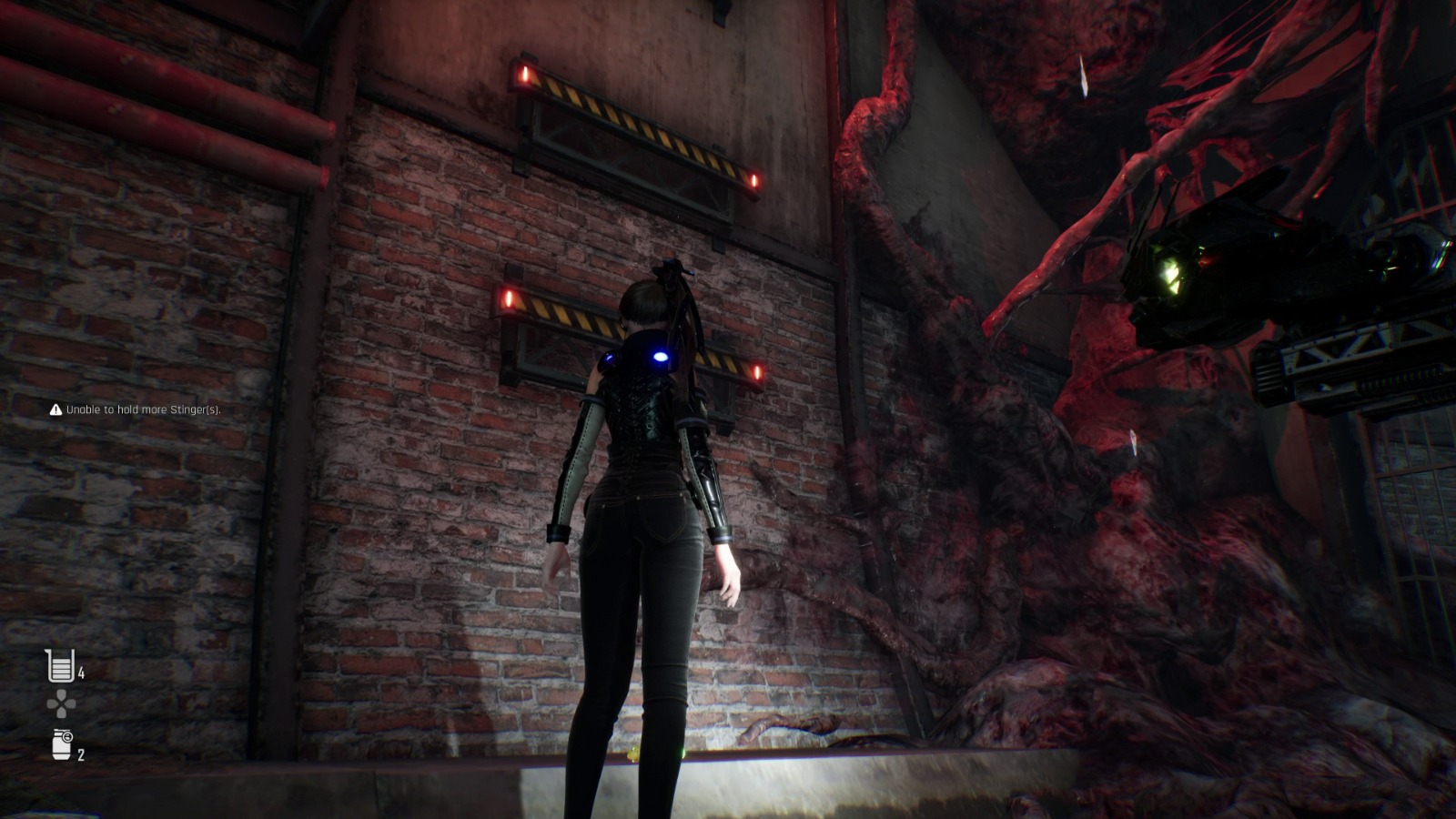1456x819 pixels.
Task: Click the warning triangle icon
Action: (x=55, y=409)
